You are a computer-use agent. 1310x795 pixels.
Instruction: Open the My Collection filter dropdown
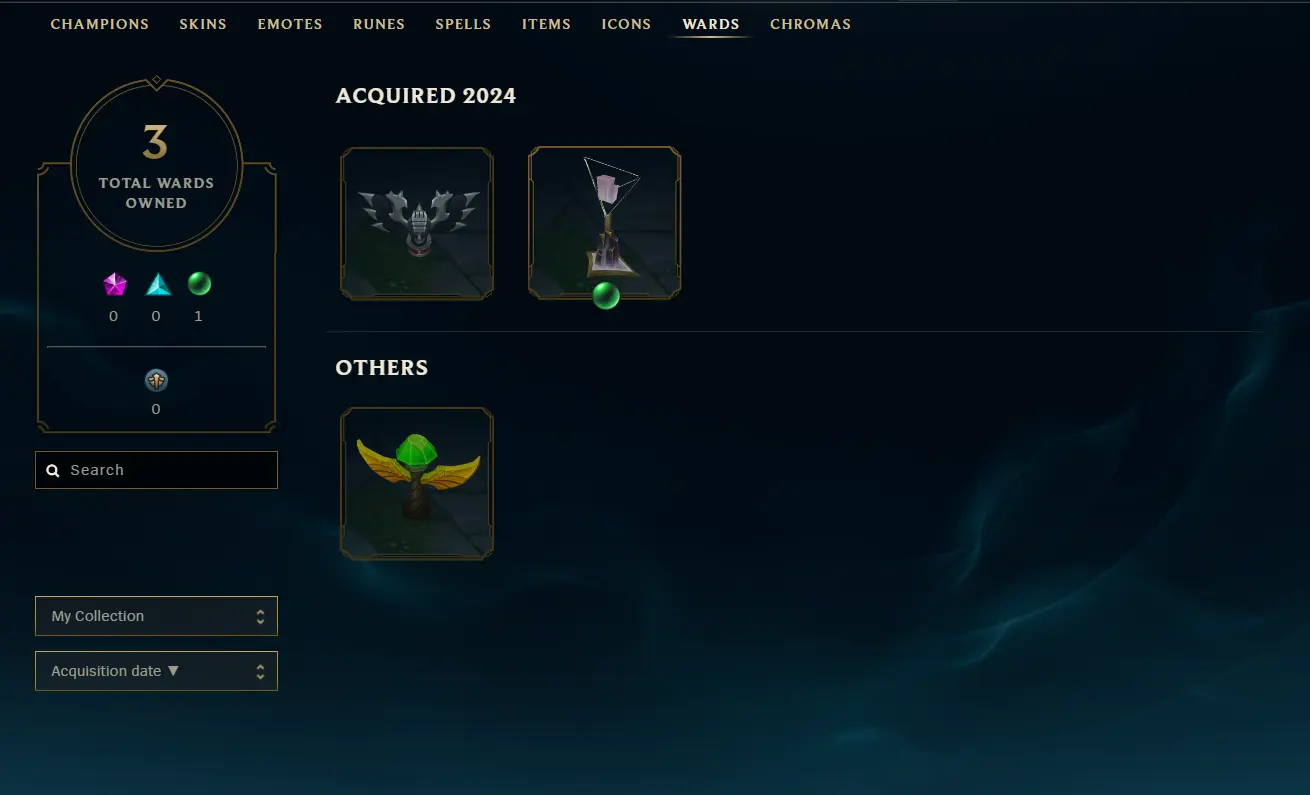(x=156, y=616)
